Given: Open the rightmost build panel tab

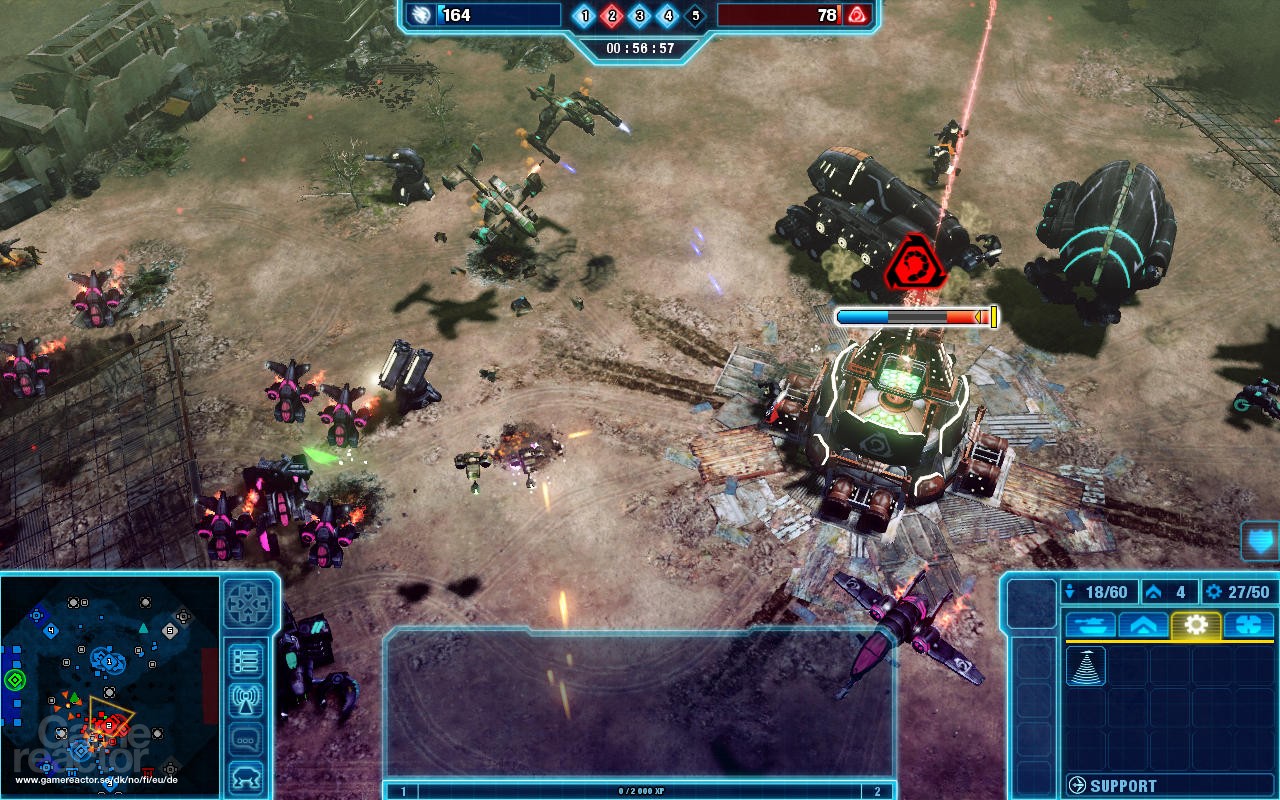Looking at the screenshot, I should [1248, 625].
